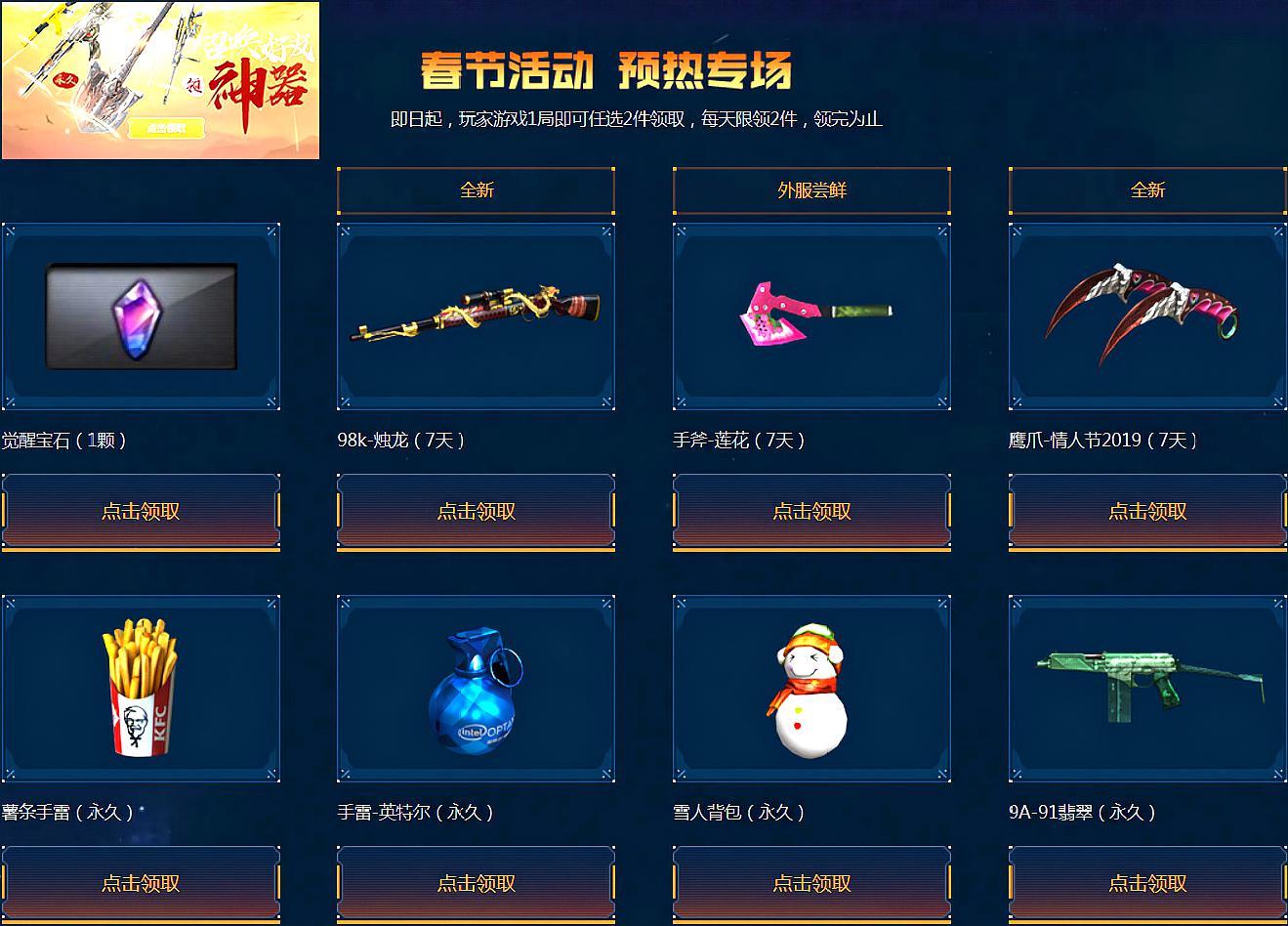Open the 神器 promo banner top left
Screen dimensions: 1288x926
[160, 81]
